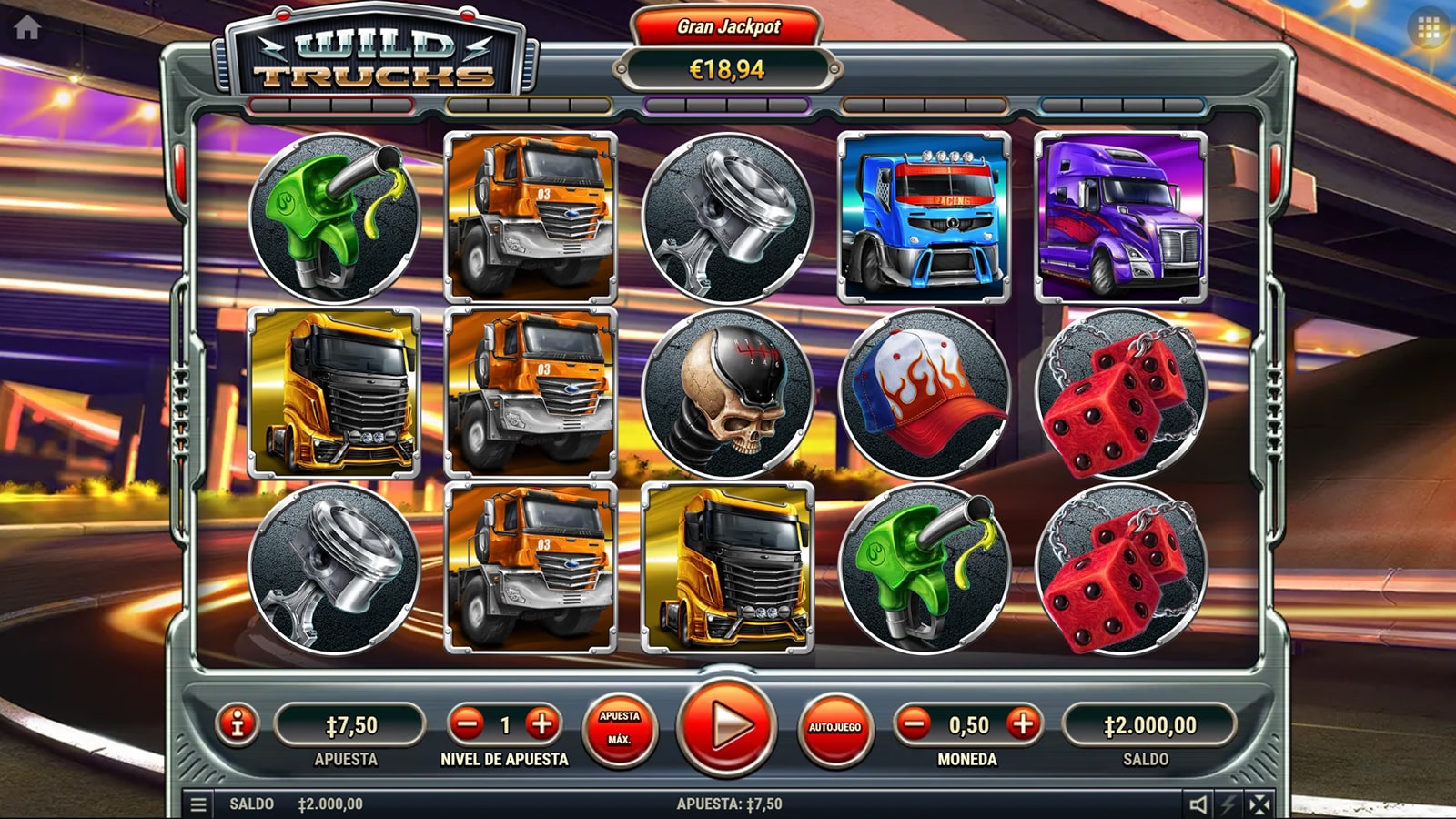Open the hamburger menu in bottom bar
Screen dimensions: 1456x819
(197, 804)
